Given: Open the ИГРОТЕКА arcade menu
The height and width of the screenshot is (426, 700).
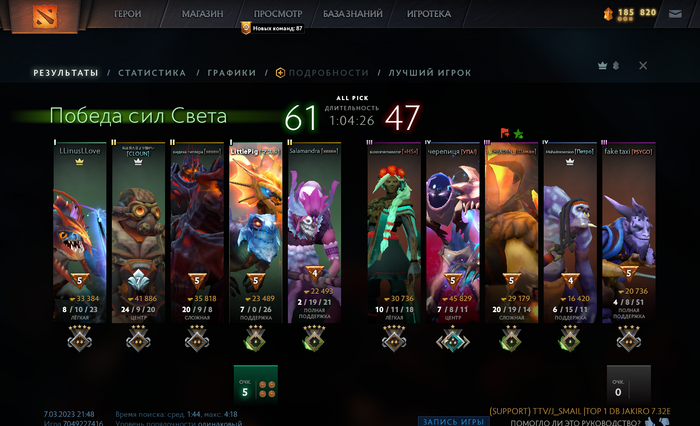Looking at the screenshot, I should pos(429,15).
